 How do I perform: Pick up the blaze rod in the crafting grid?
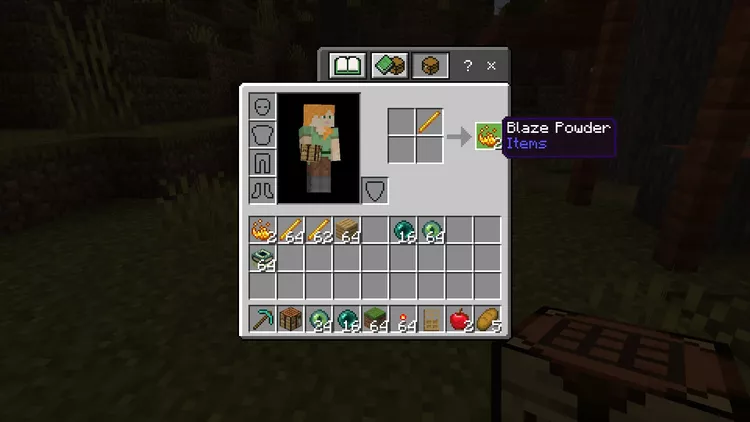pyautogui.click(x=430, y=122)
